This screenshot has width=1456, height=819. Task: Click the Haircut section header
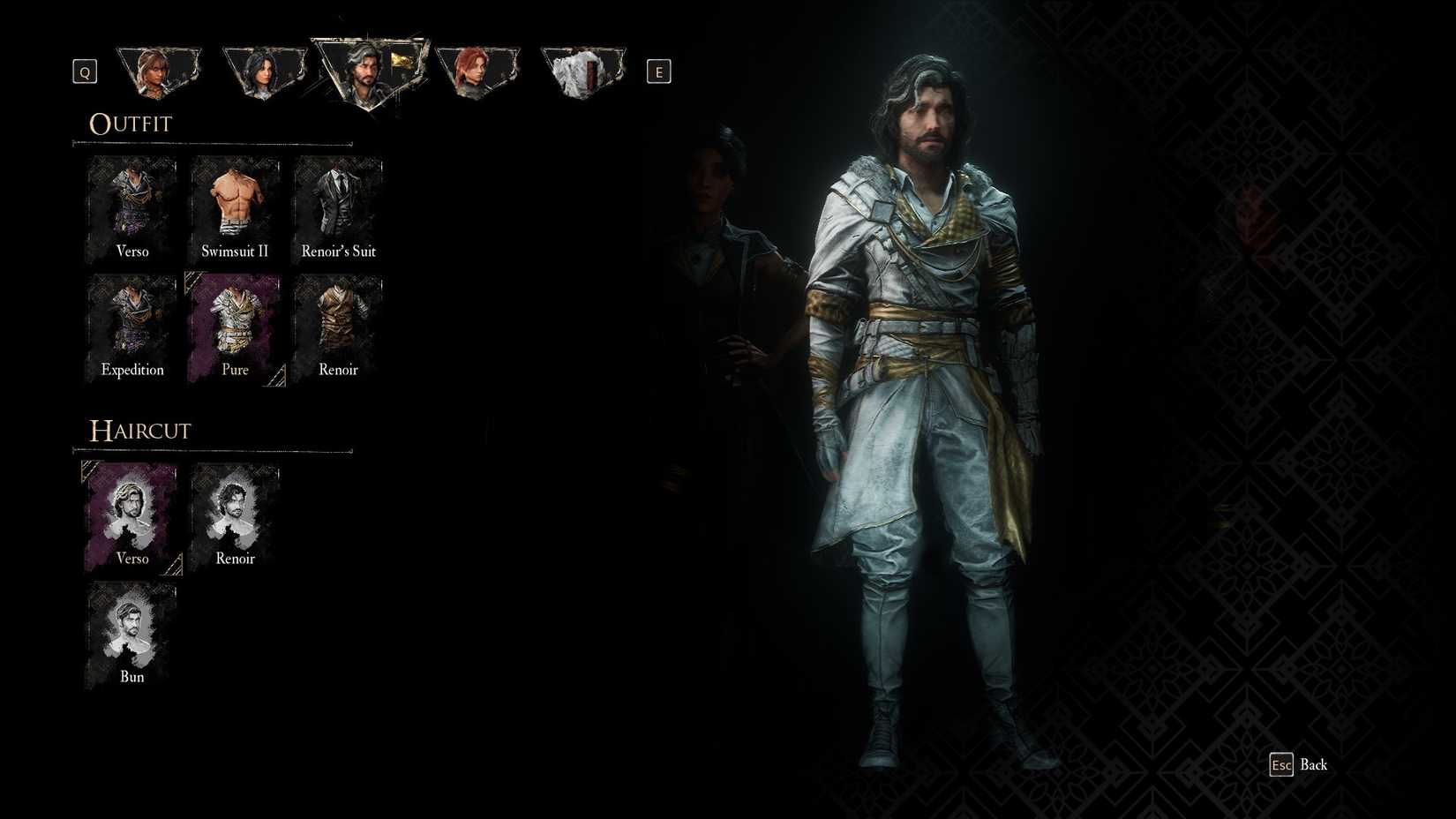(139, 431)
